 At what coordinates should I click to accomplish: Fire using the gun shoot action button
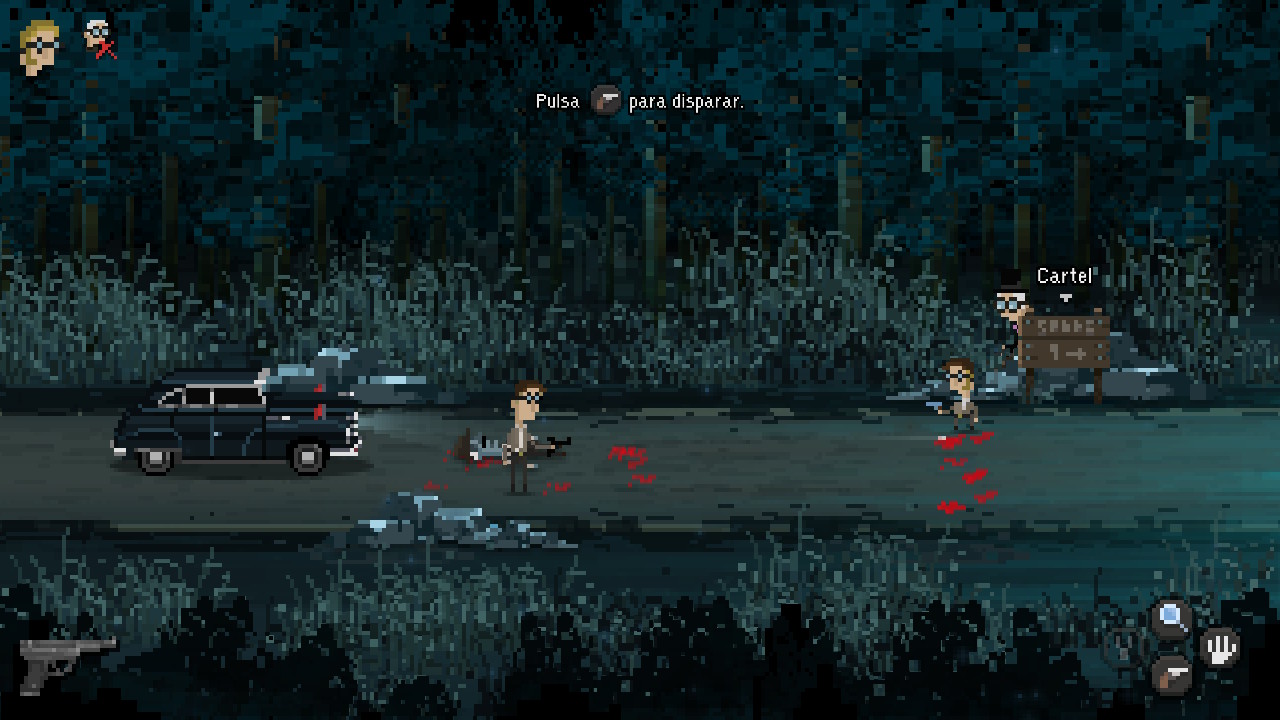[1171, 676]
